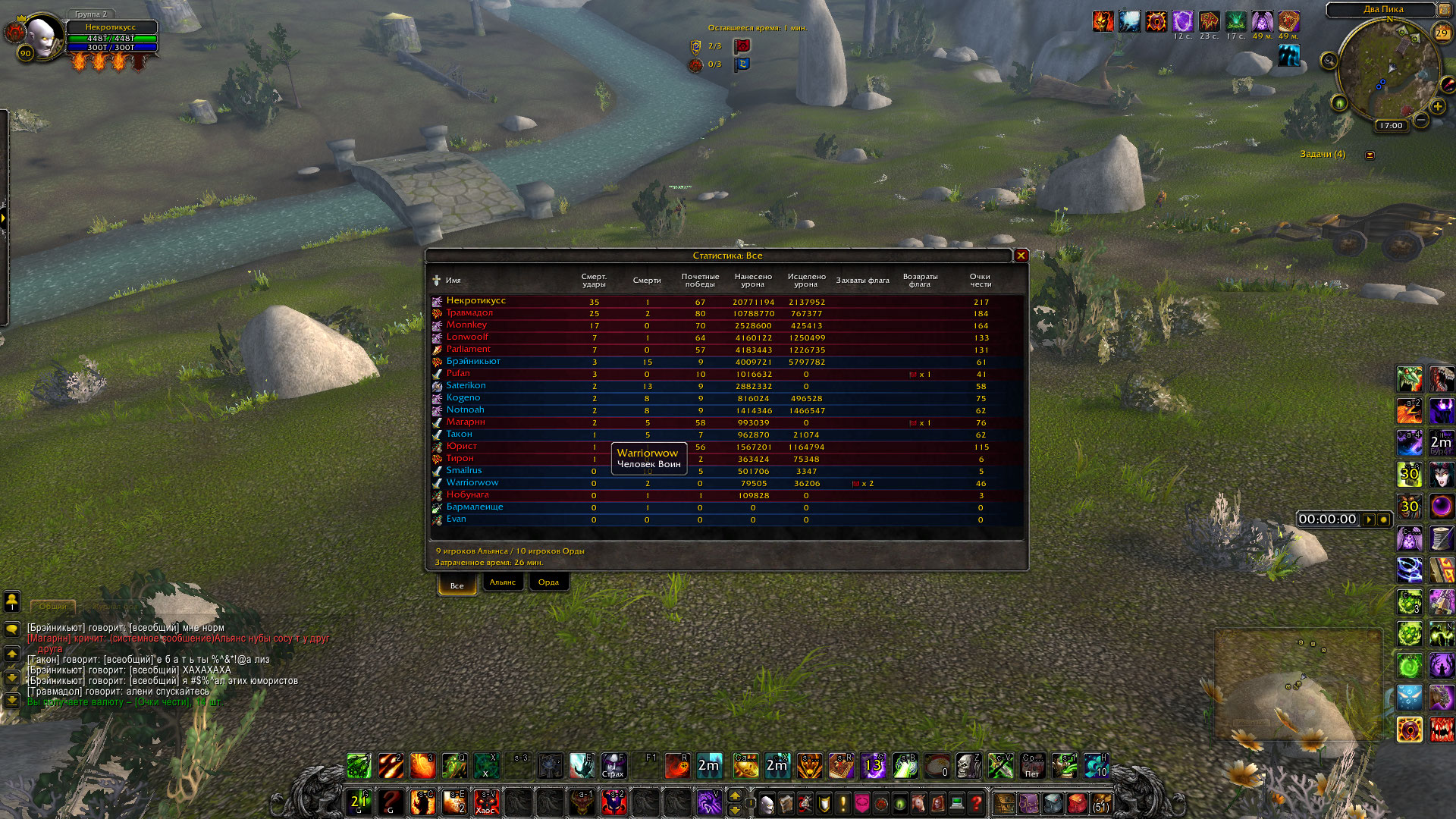The width and height of the screenshot is (1456, 819).
Task: Select player row Травмадол in scoreboard
Action: [x=469, y=313]
